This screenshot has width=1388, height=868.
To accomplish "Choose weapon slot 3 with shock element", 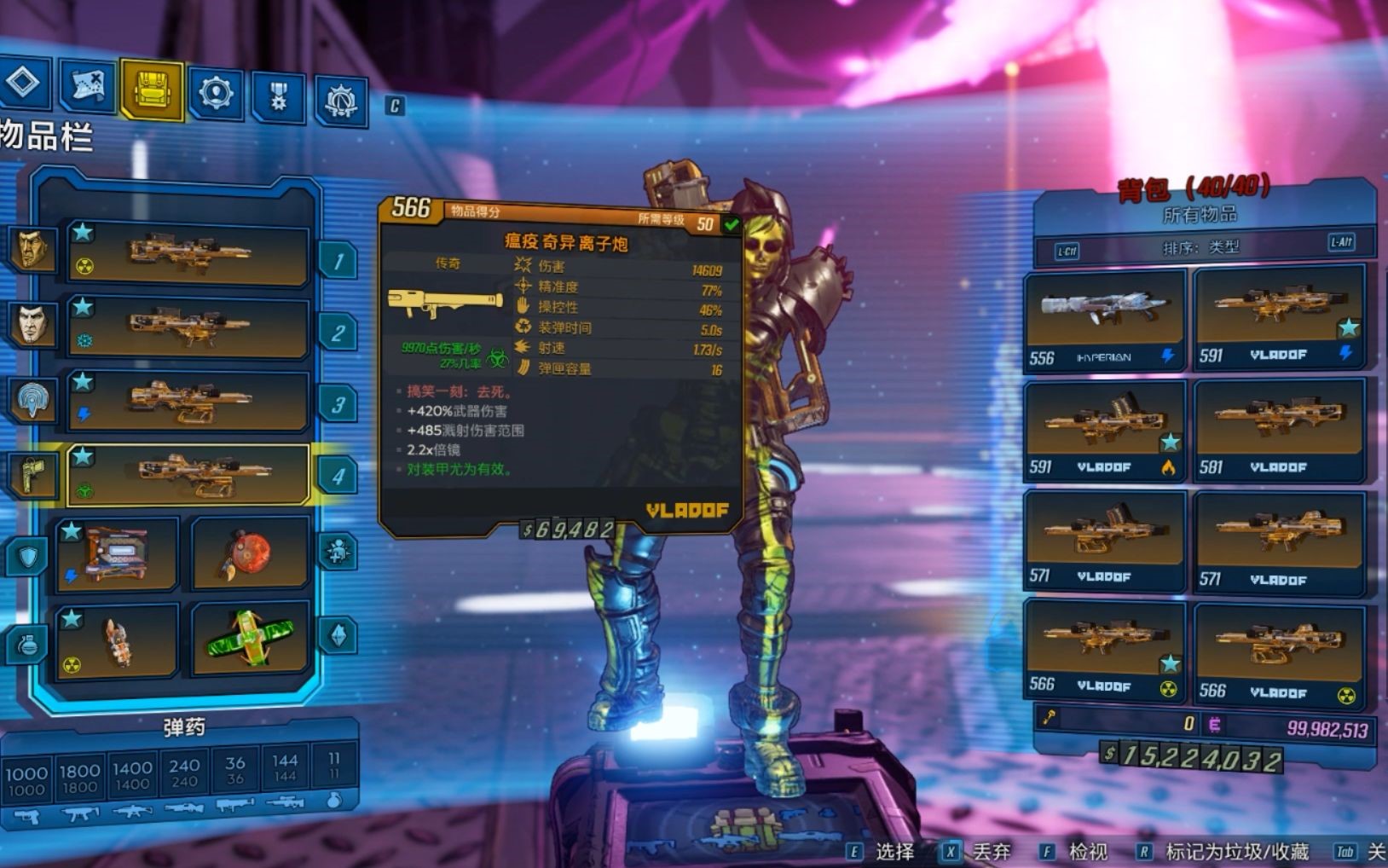I will click(x=188, y=401).
